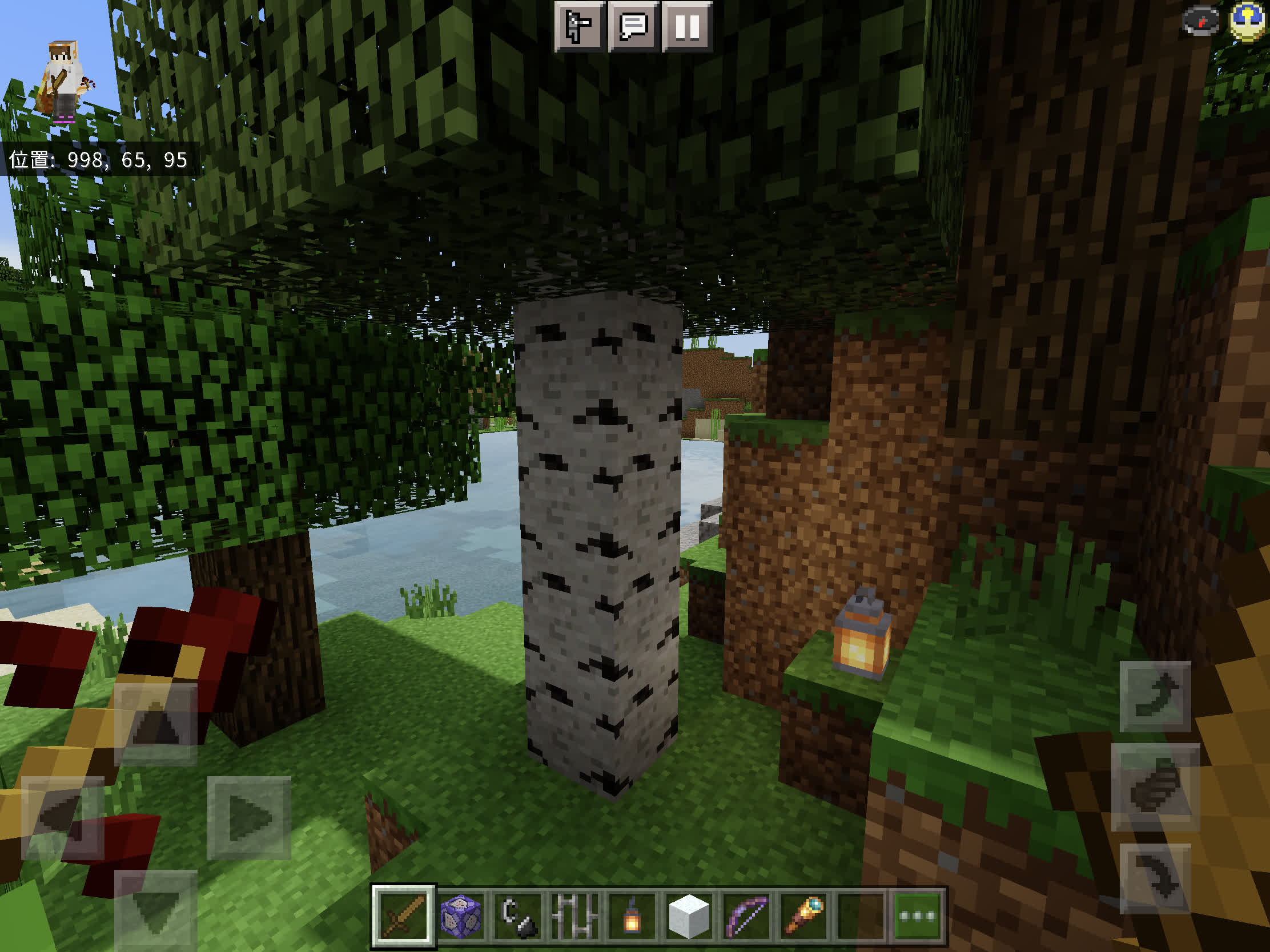Open the emote menu button
The height and width of the screenshot is (952, 1270).
pyautogui.click(x=578, y=26)
